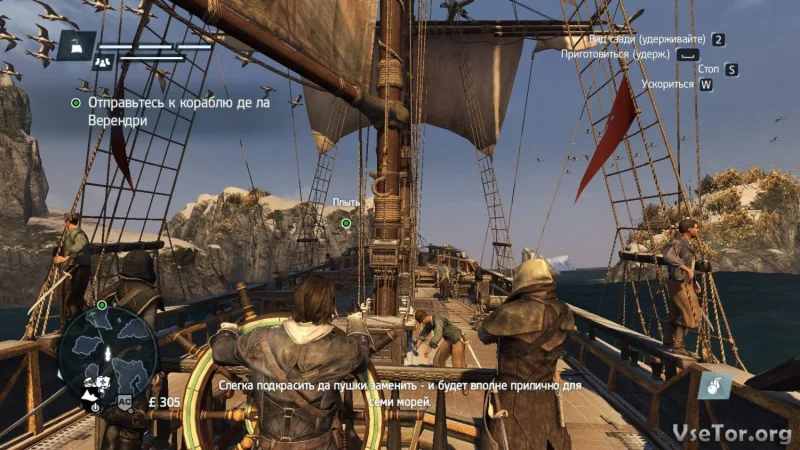Click the green "Плыть" waypoint marker

pos(346,222)
